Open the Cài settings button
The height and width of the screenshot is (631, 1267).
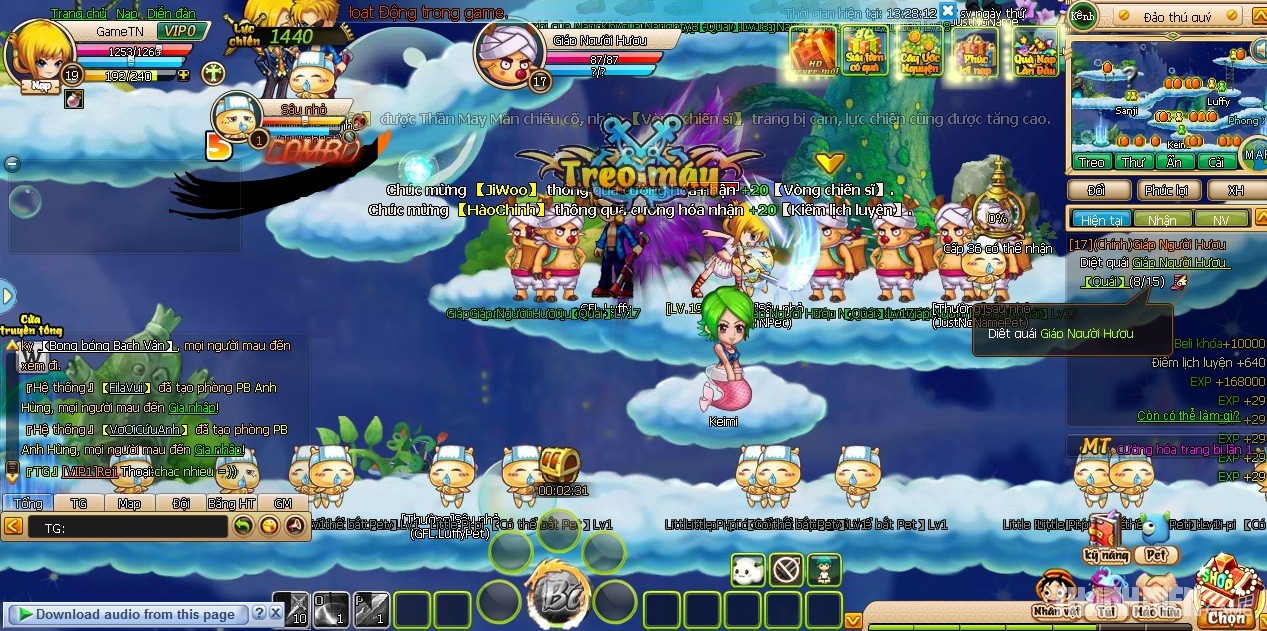[1216, 162]
